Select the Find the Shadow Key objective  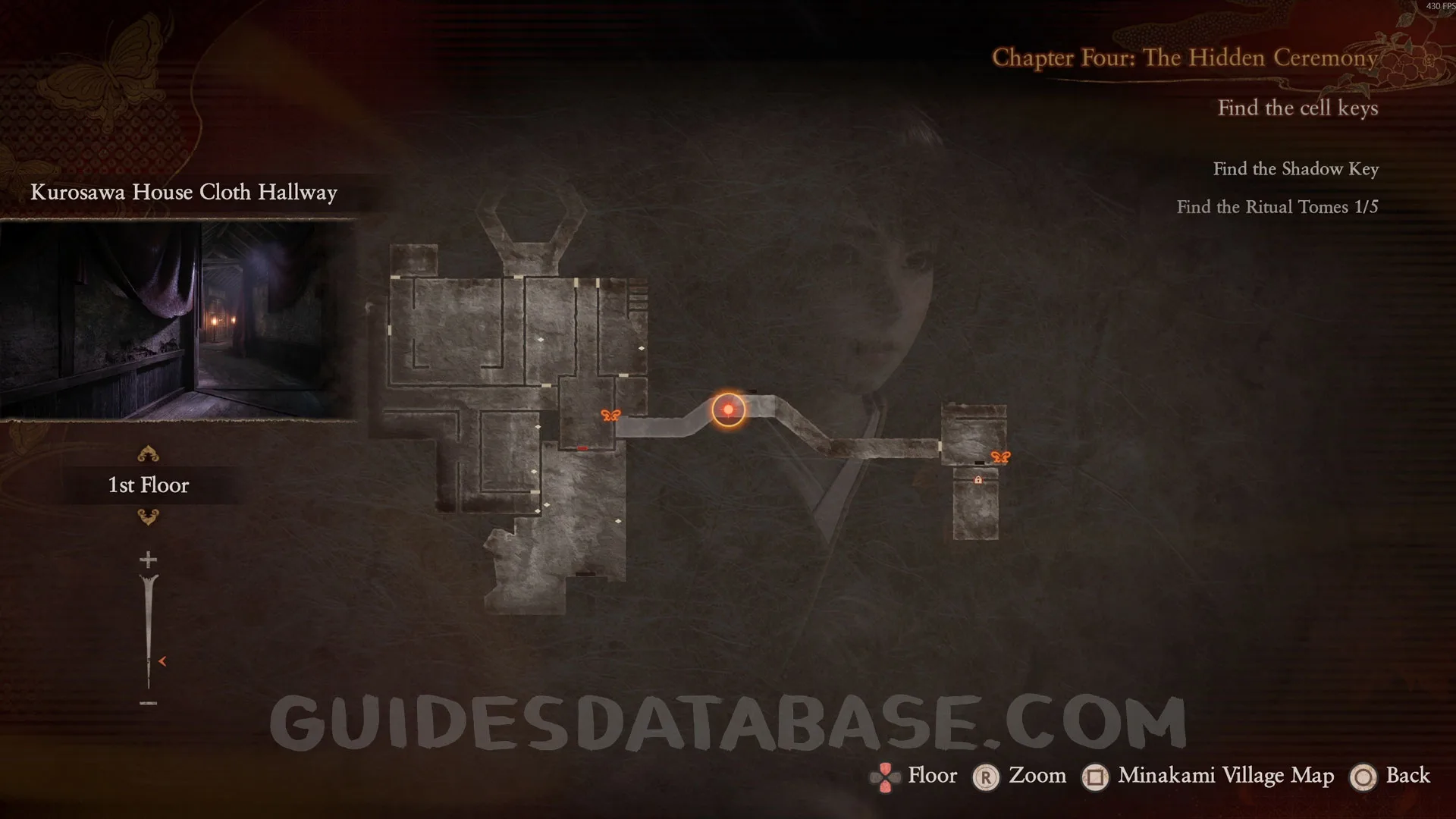coord(1295,169)
